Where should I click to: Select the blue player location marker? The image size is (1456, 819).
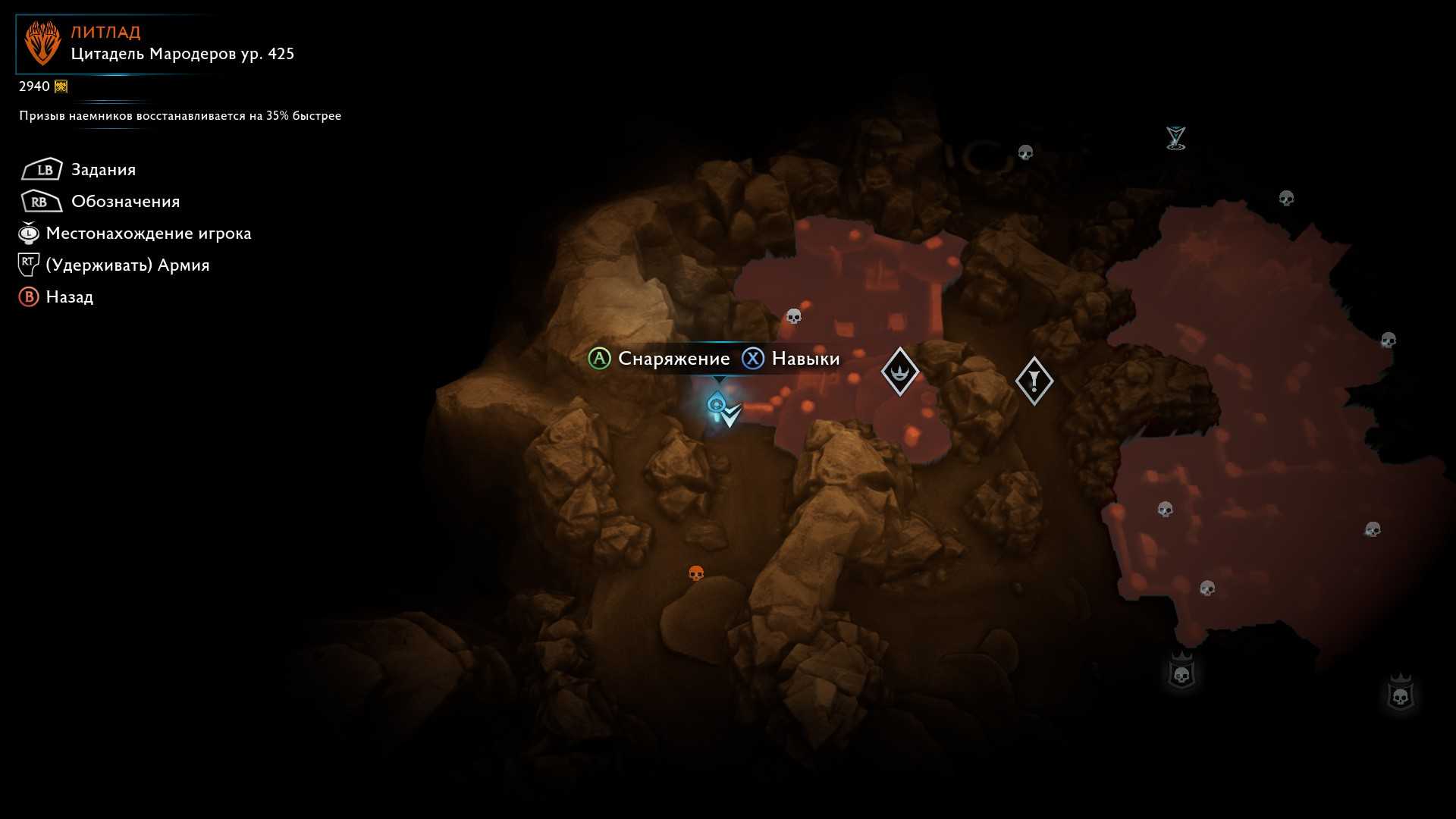pyautogui.click(x=717, y=405)
